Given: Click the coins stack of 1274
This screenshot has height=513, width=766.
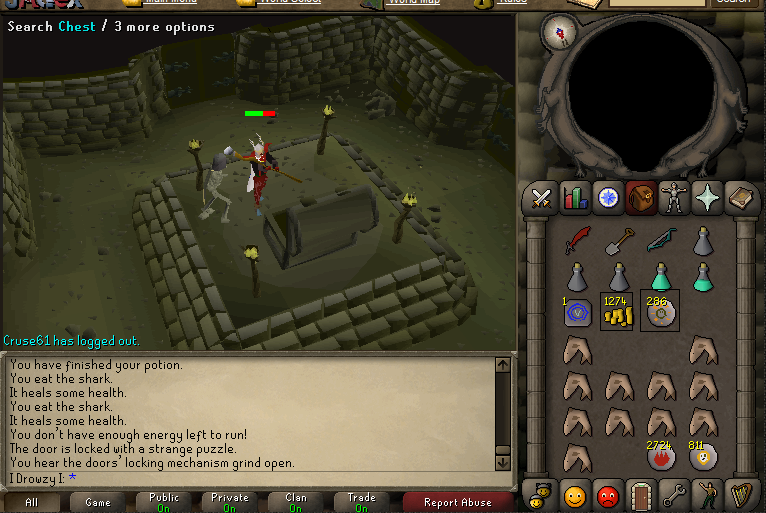Looking at the screenshot, I should tap(618, 312).
